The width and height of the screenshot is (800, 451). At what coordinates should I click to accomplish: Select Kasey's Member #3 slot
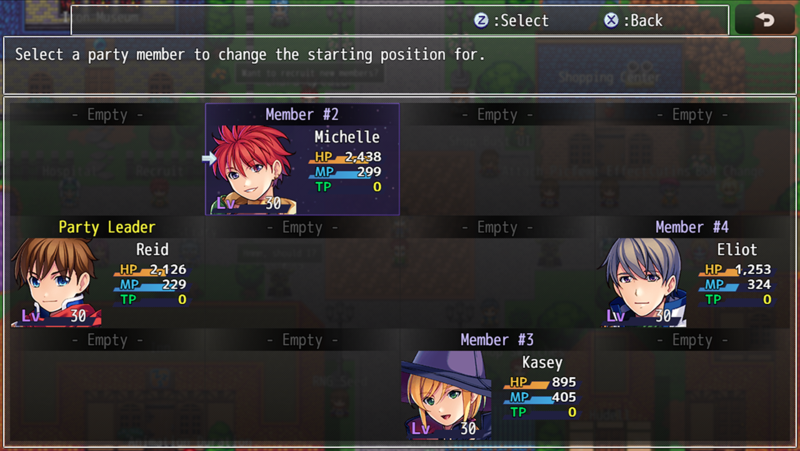[497, 386]
